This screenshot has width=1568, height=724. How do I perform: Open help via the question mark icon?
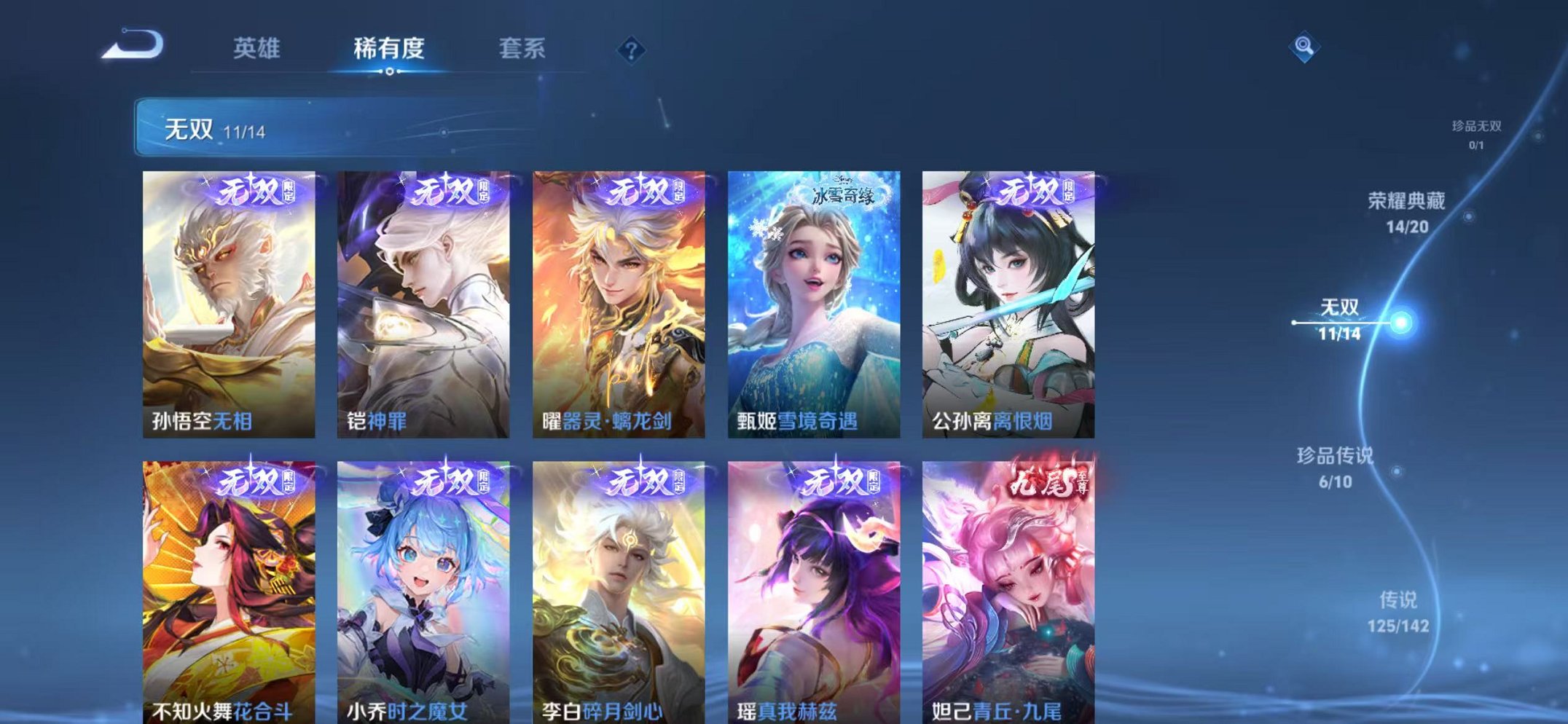coord(632,50)
